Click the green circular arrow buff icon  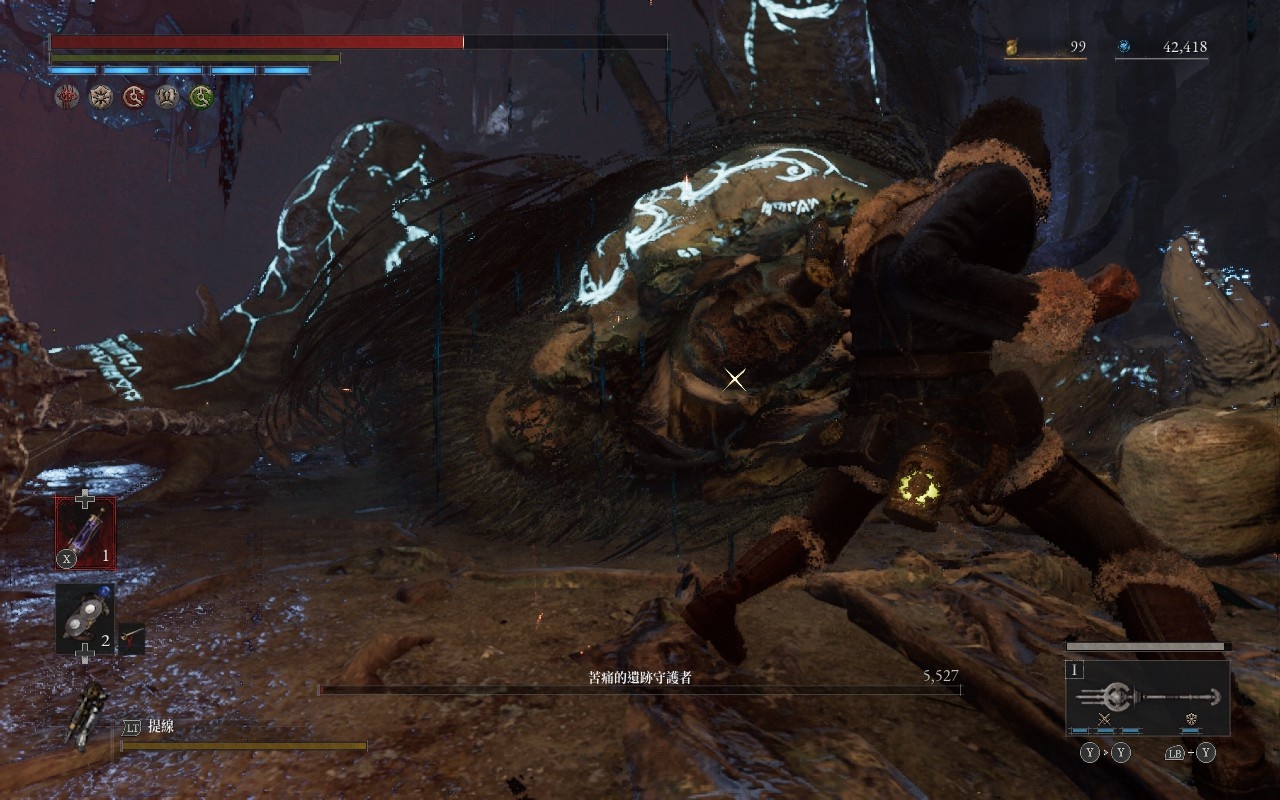(202, 97)
